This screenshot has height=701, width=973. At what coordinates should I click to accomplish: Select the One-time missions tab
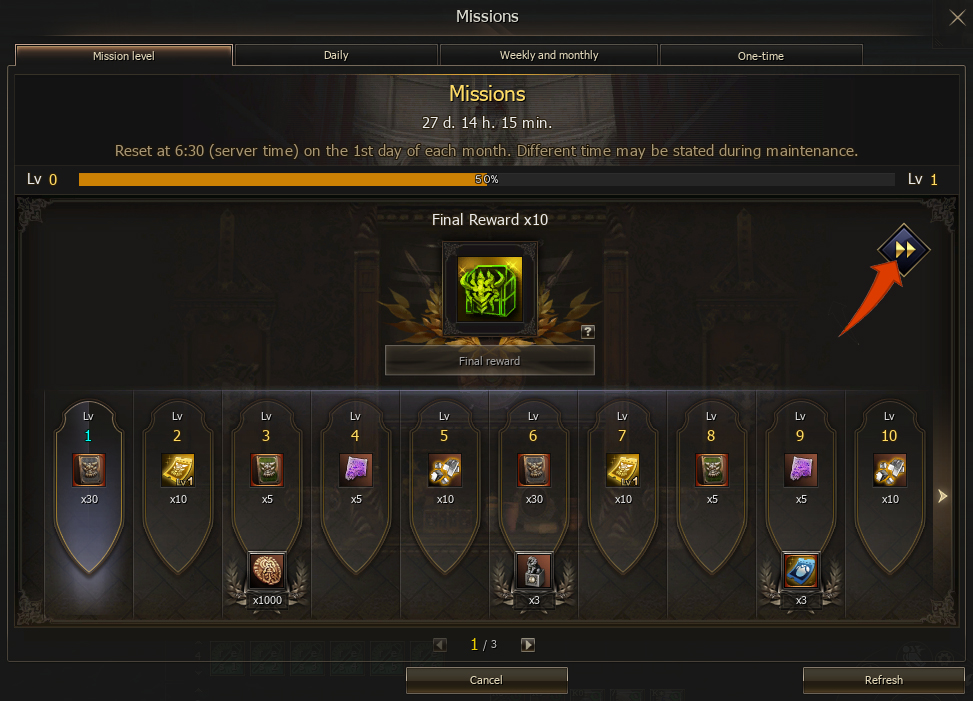(x=760, y=56)
